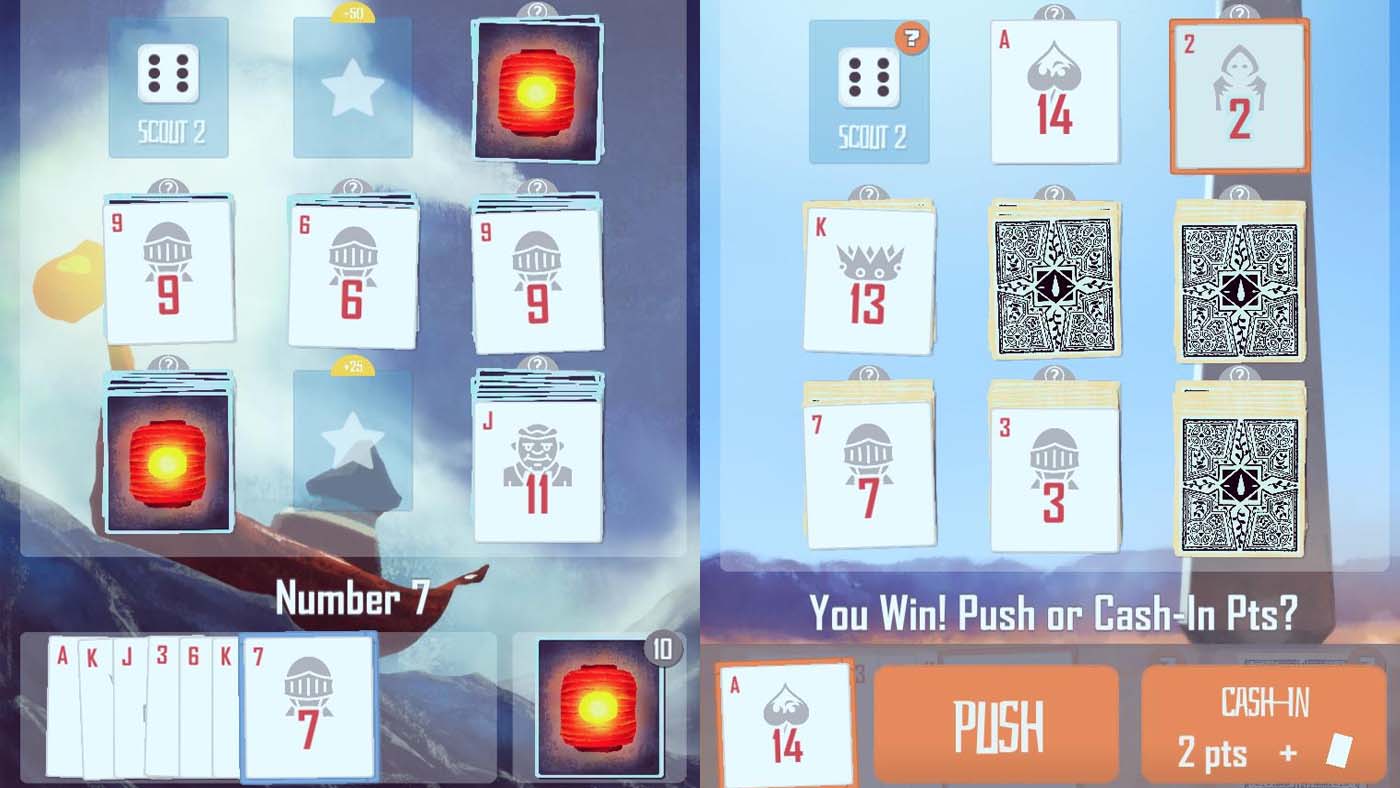This screenshot has height=788, width=1400.
Task: Select the reaper card labeled 2
Action: 1240,95
